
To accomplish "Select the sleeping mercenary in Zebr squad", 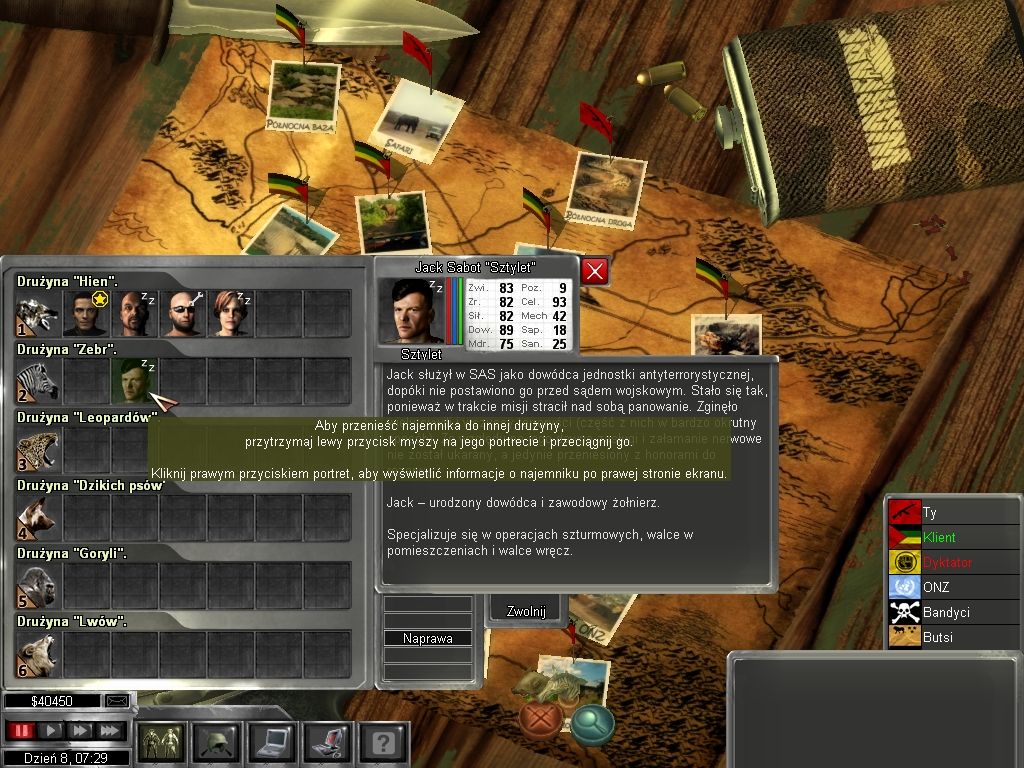I will (134, 382).
